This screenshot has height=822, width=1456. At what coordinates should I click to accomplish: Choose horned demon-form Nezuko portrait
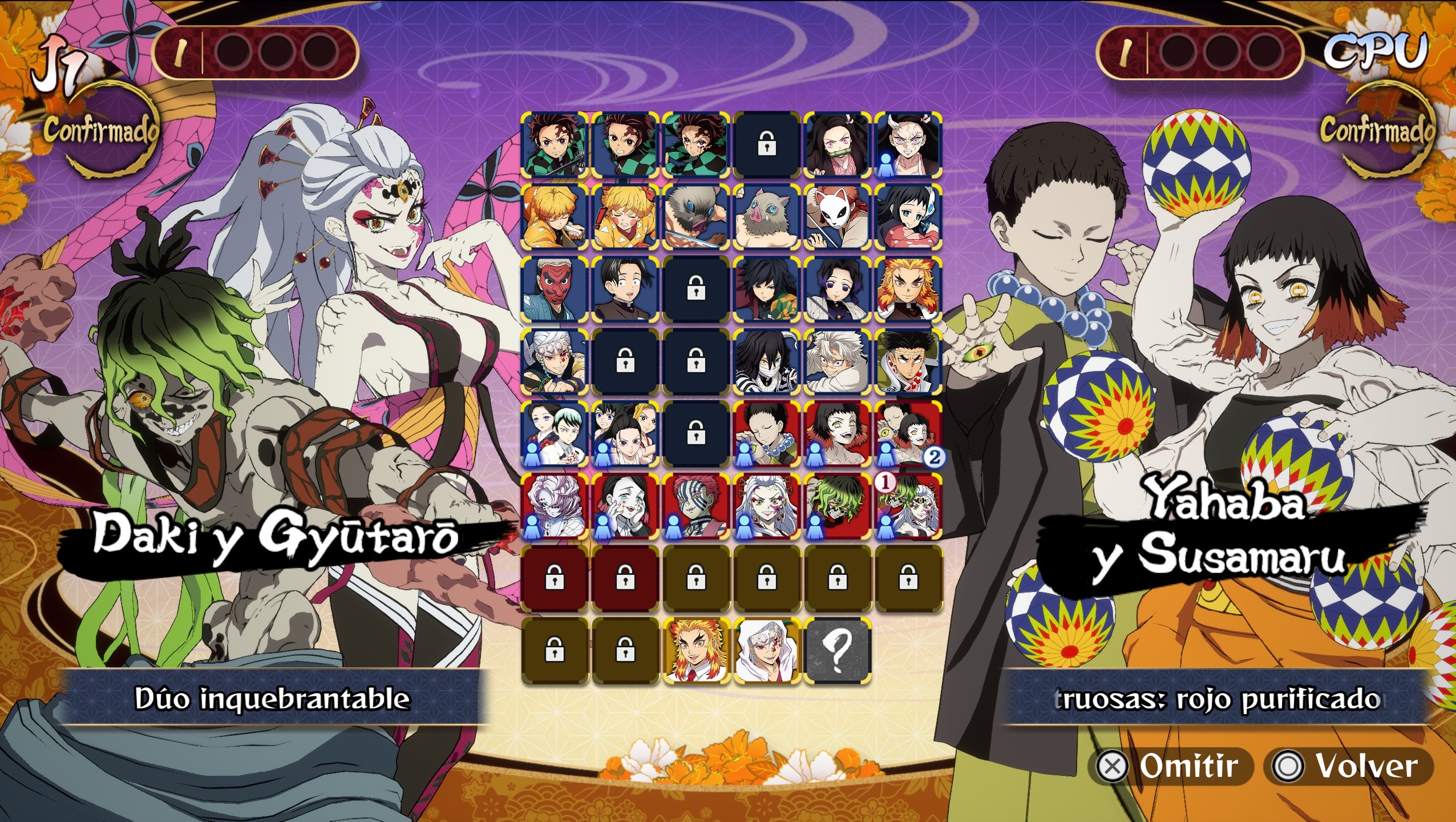pos(907,145)
